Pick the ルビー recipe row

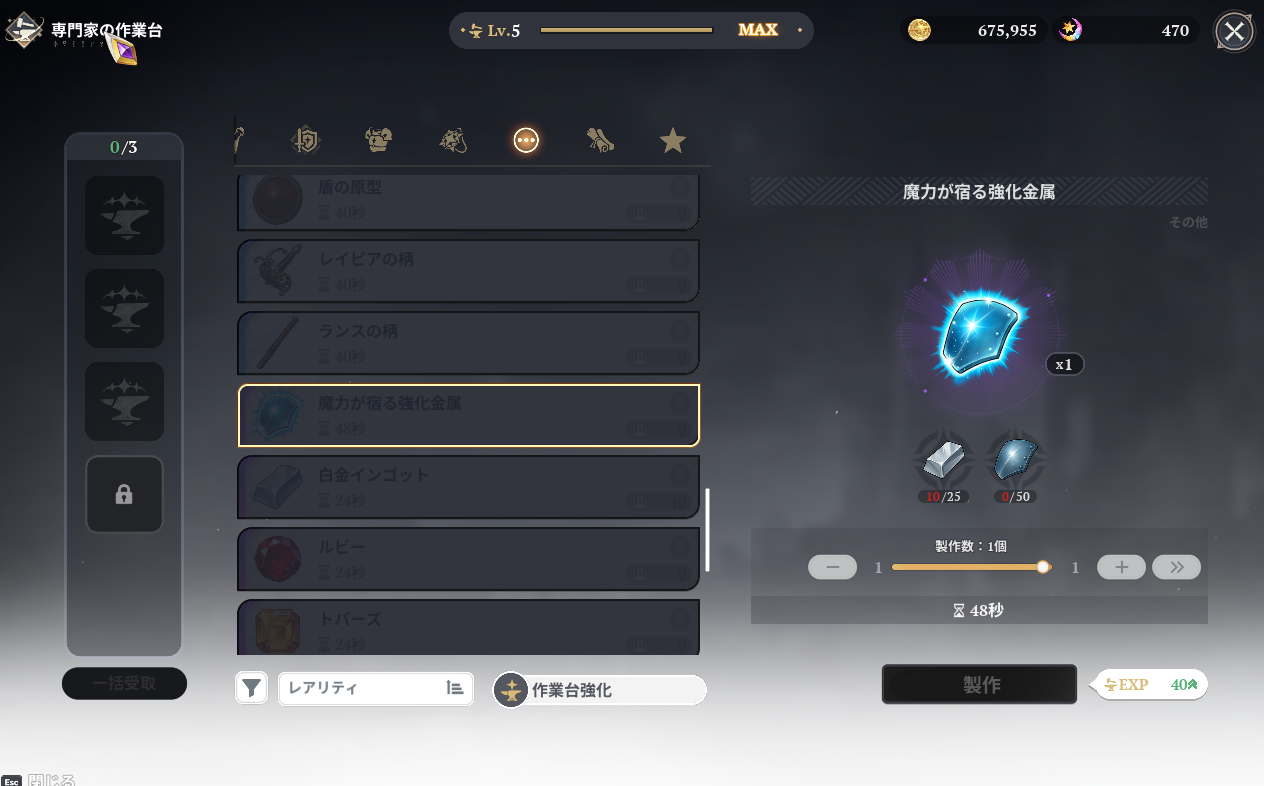468,559
